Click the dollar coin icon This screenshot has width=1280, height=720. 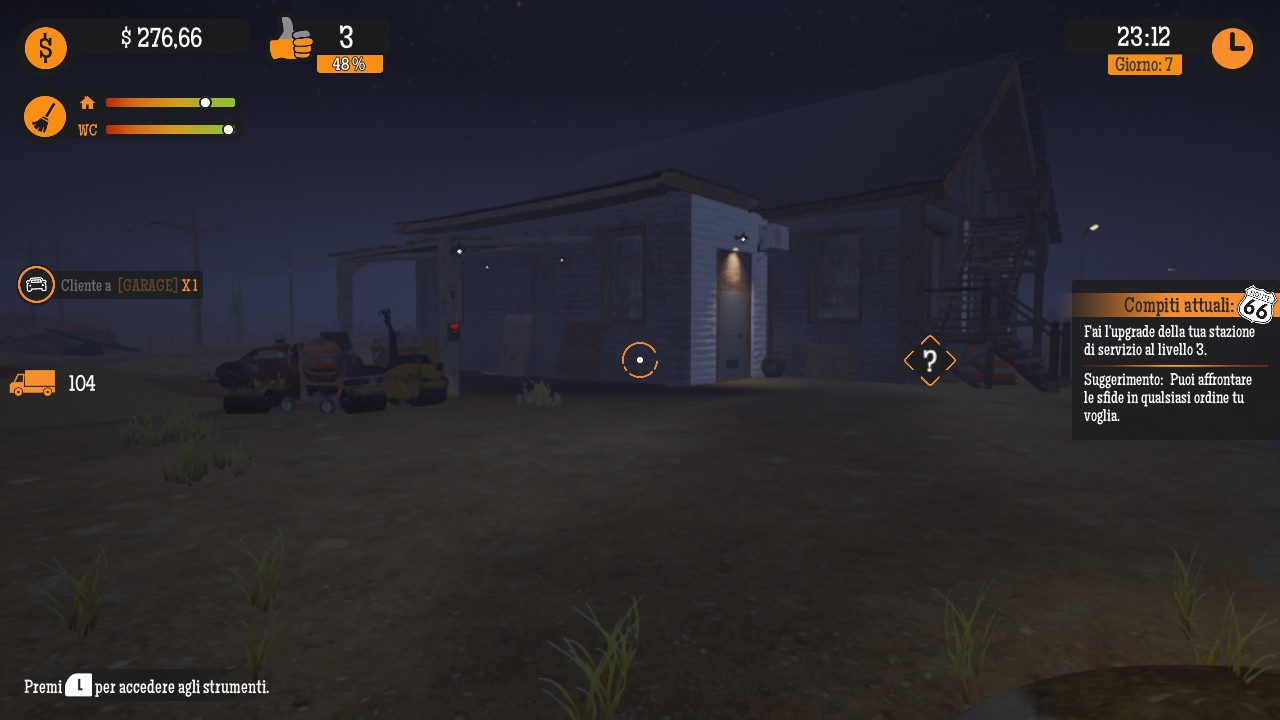(45, 47)
